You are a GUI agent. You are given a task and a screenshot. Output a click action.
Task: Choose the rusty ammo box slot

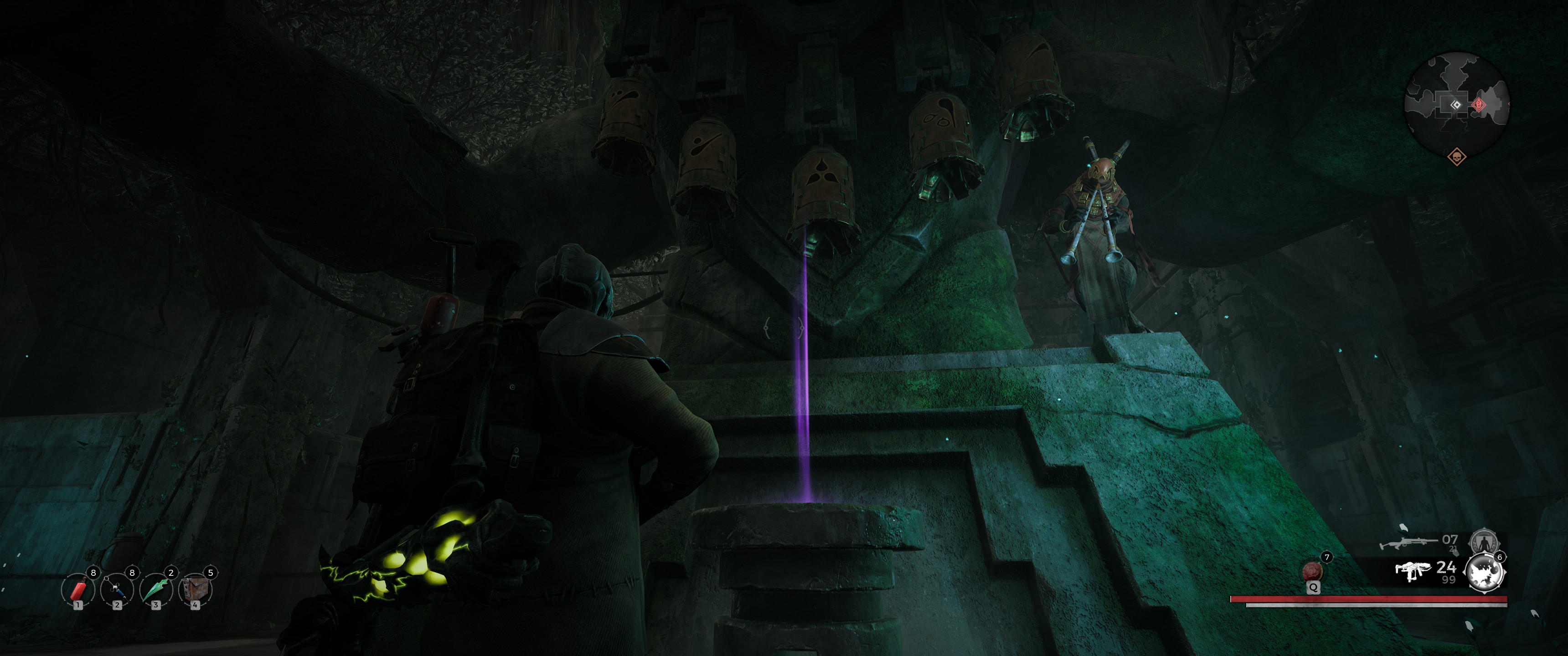point(194,589)
